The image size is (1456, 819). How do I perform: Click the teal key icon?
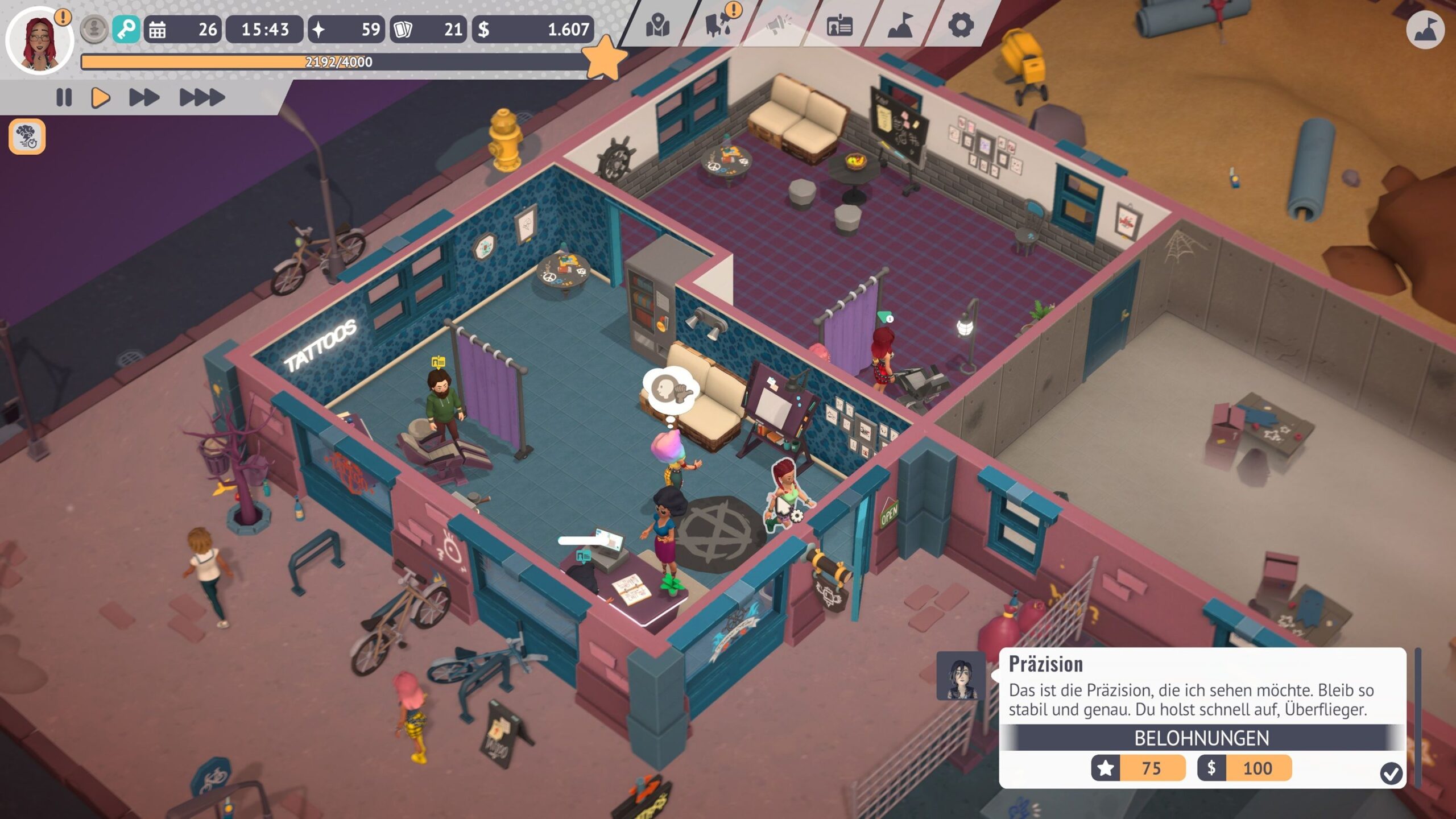(x=126, y=29)
